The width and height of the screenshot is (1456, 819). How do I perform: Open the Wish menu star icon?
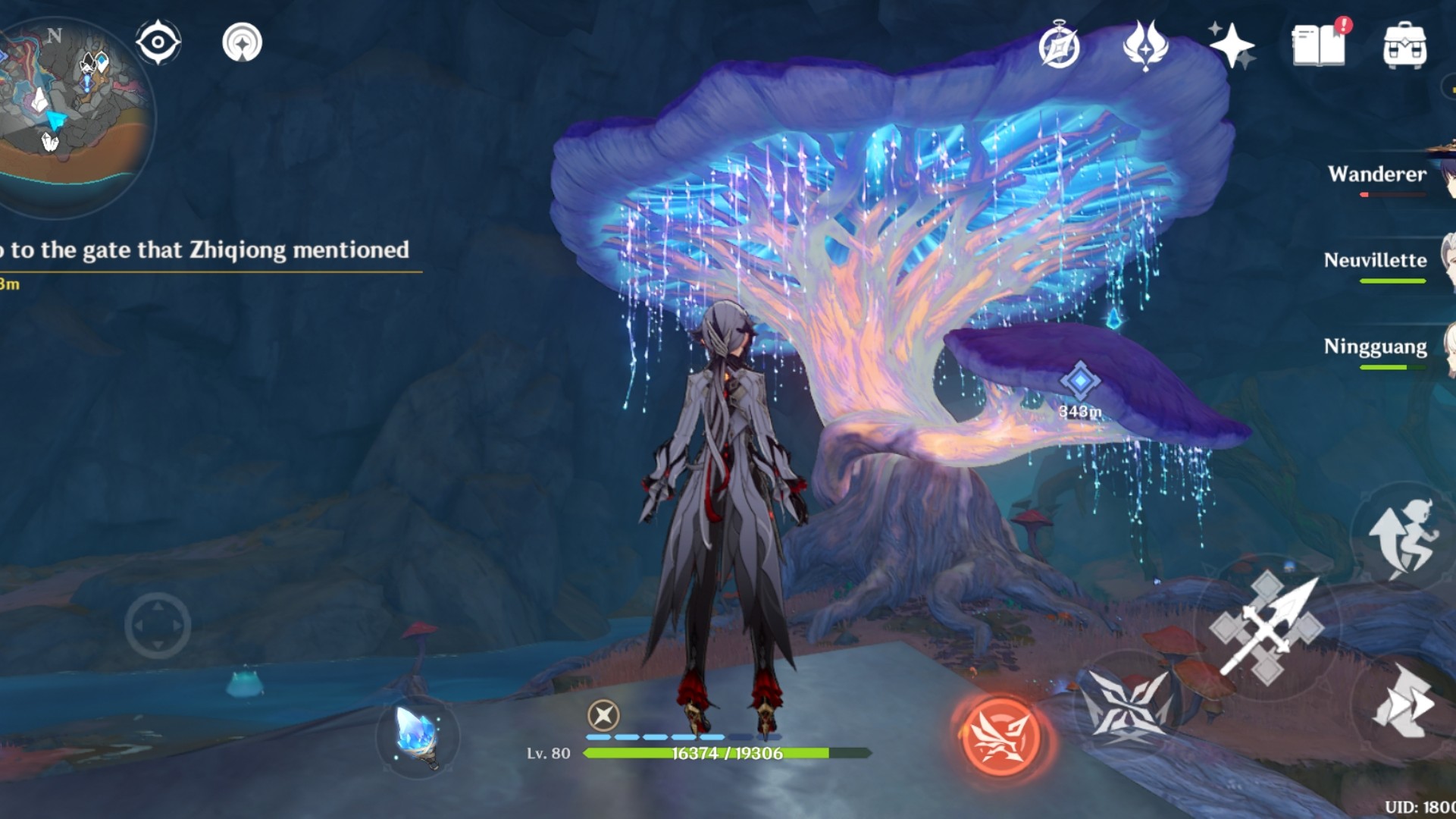1232,45
